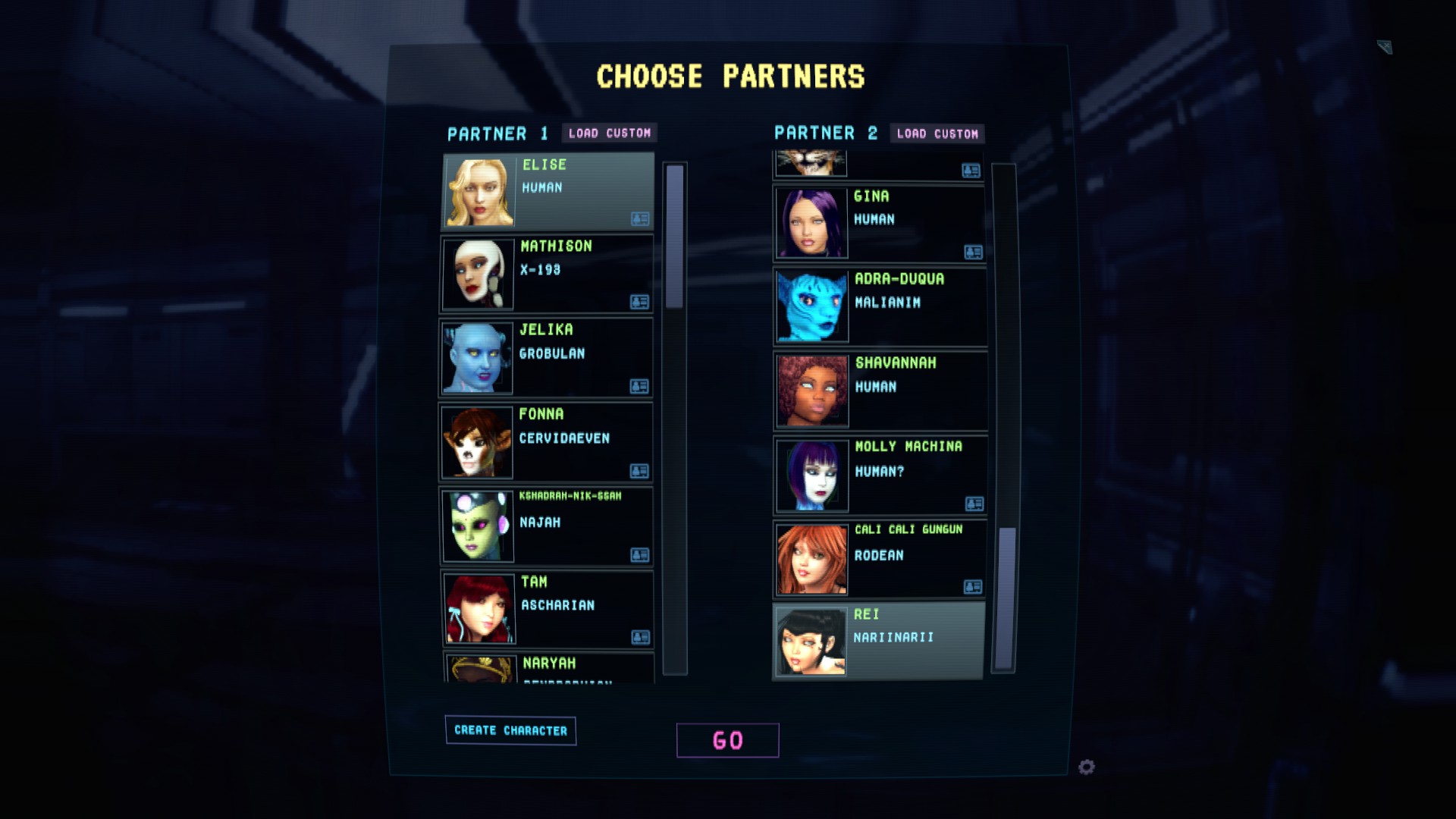Image resolution: width=1456 pixels, height=819 pixels.
Task: Choose Adra-Duqua the Malianim
Action: point(880,306)
